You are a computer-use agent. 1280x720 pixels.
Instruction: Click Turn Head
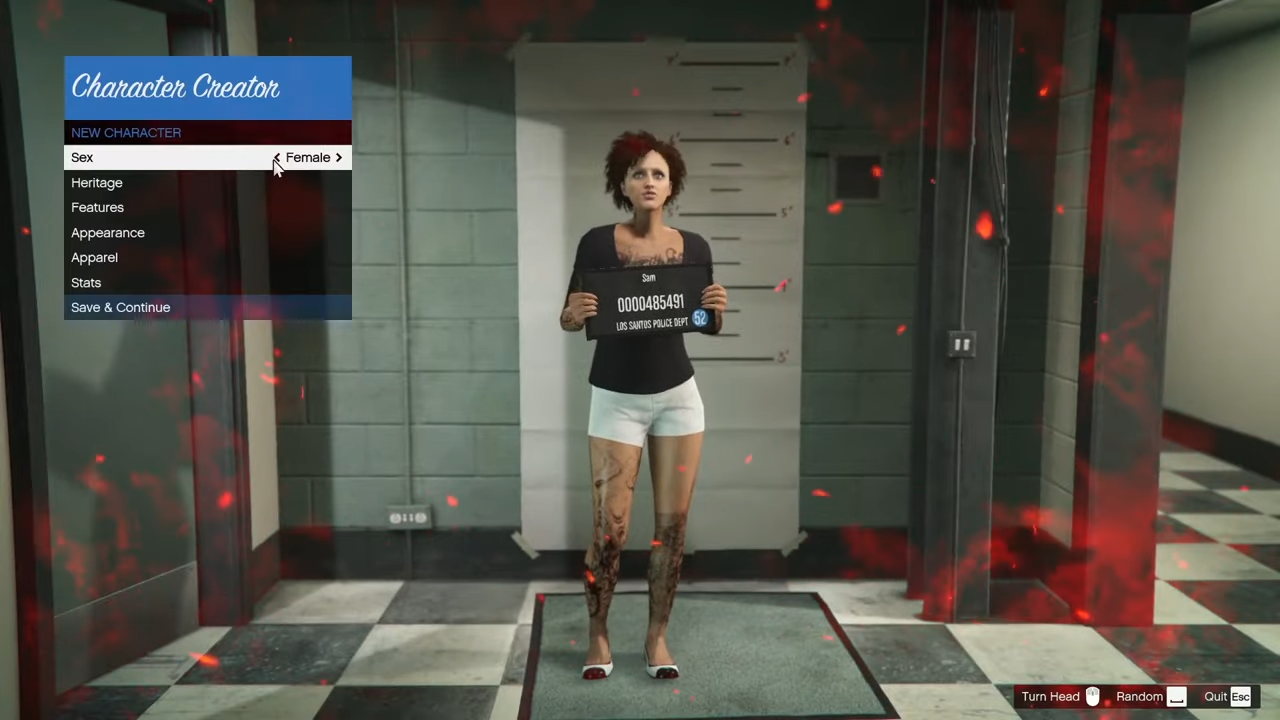click(1050, 696)
